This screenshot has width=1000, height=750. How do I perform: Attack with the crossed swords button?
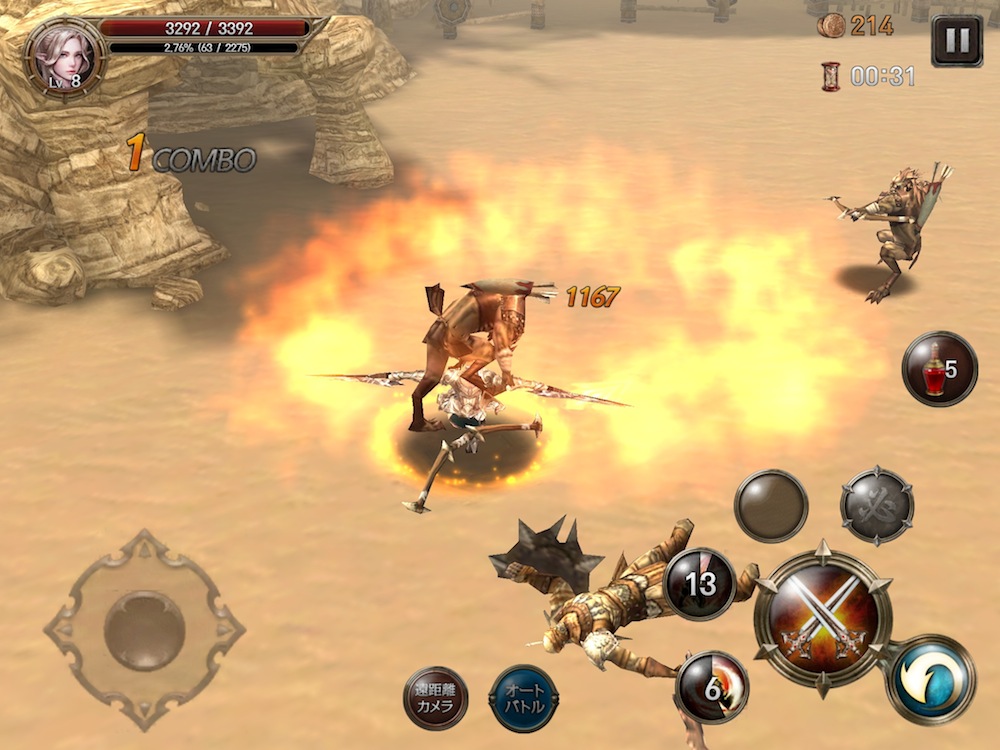(x=822, y=619)
